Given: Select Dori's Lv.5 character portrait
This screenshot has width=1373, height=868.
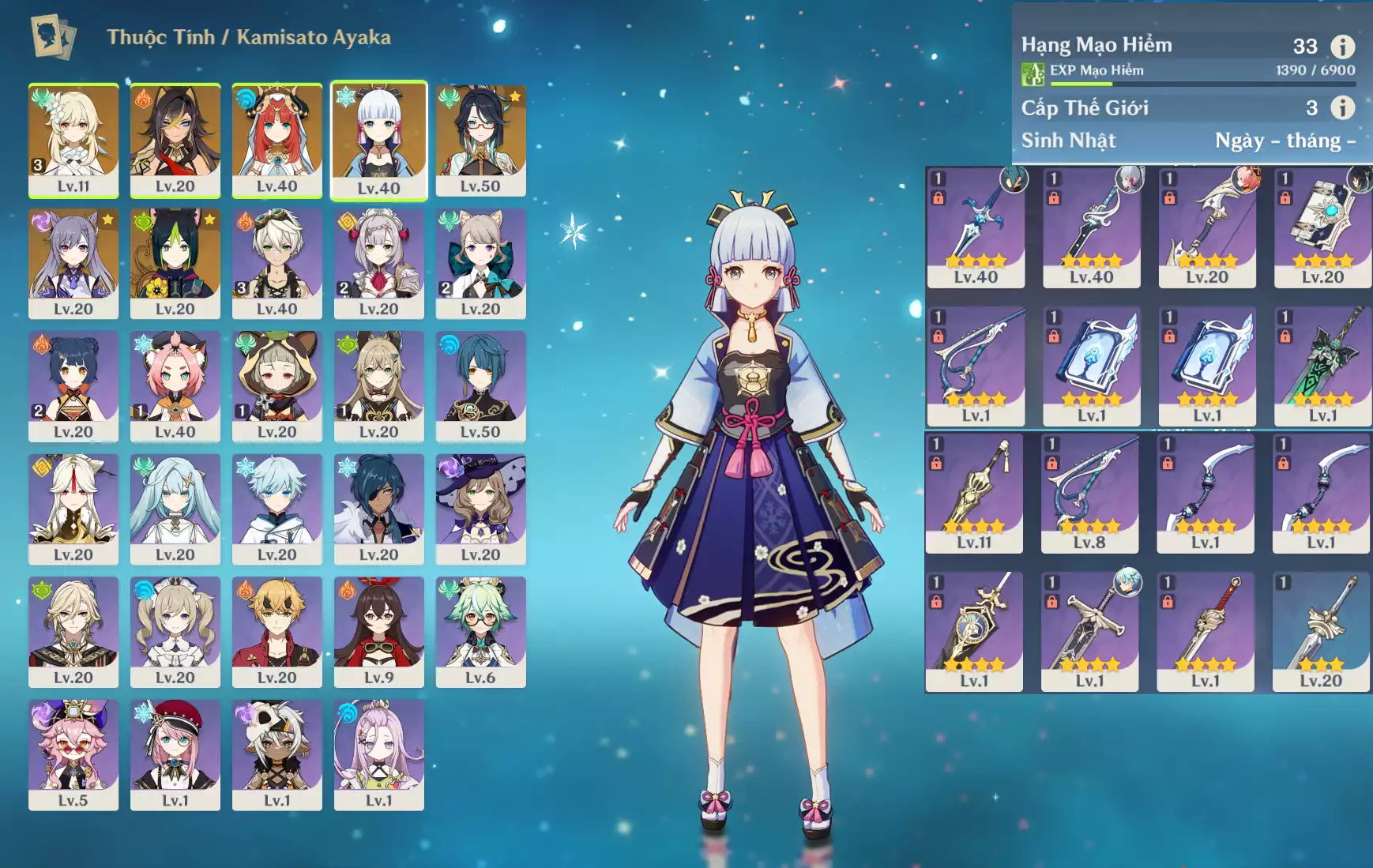Looking at the screenshot, I should tap(73, 754).
